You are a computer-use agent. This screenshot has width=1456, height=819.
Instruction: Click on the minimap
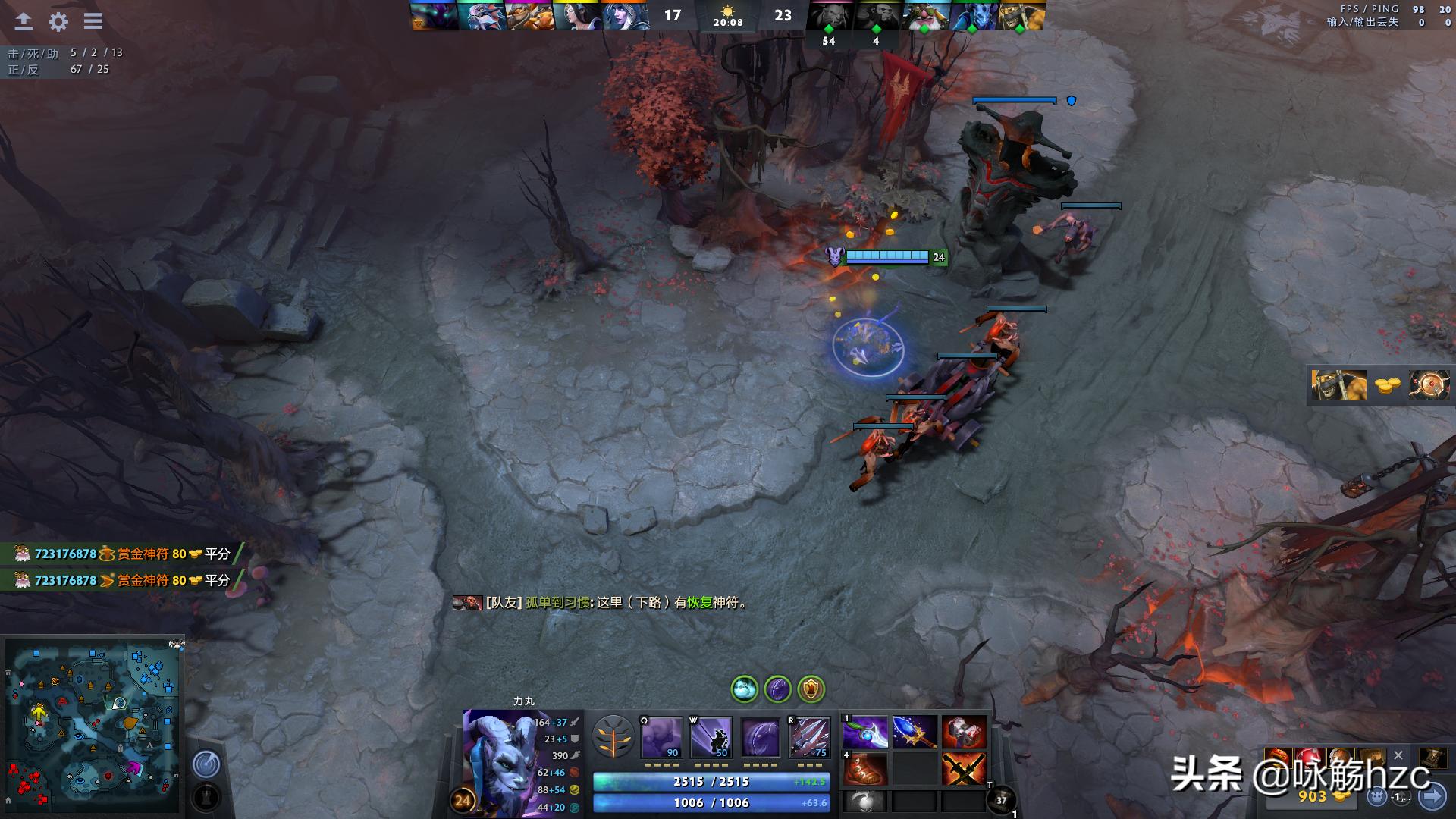click(x=93, y=726)
